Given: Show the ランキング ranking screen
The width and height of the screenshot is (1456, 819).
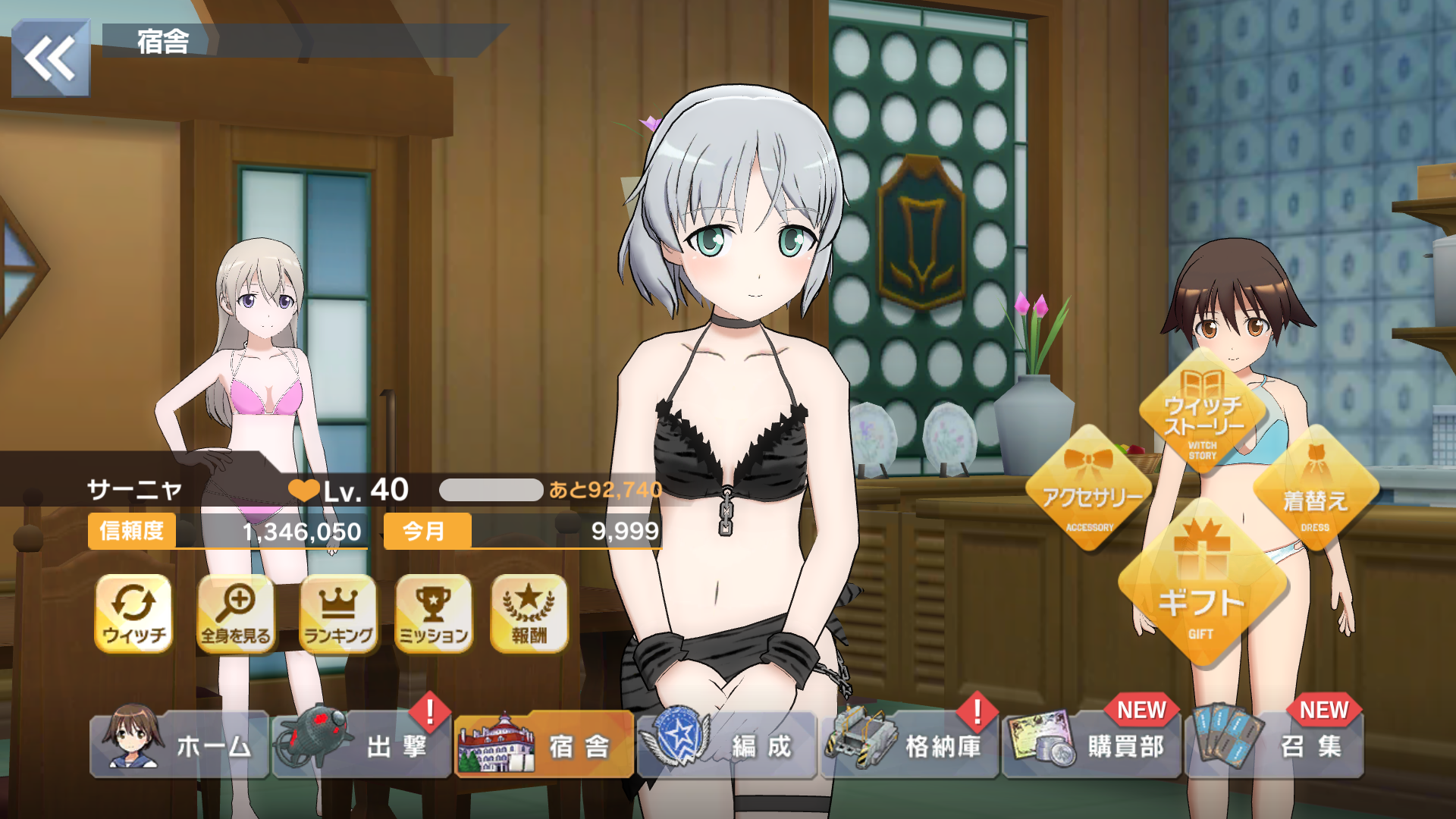Looking at the screenshot, I should [338, 613].
